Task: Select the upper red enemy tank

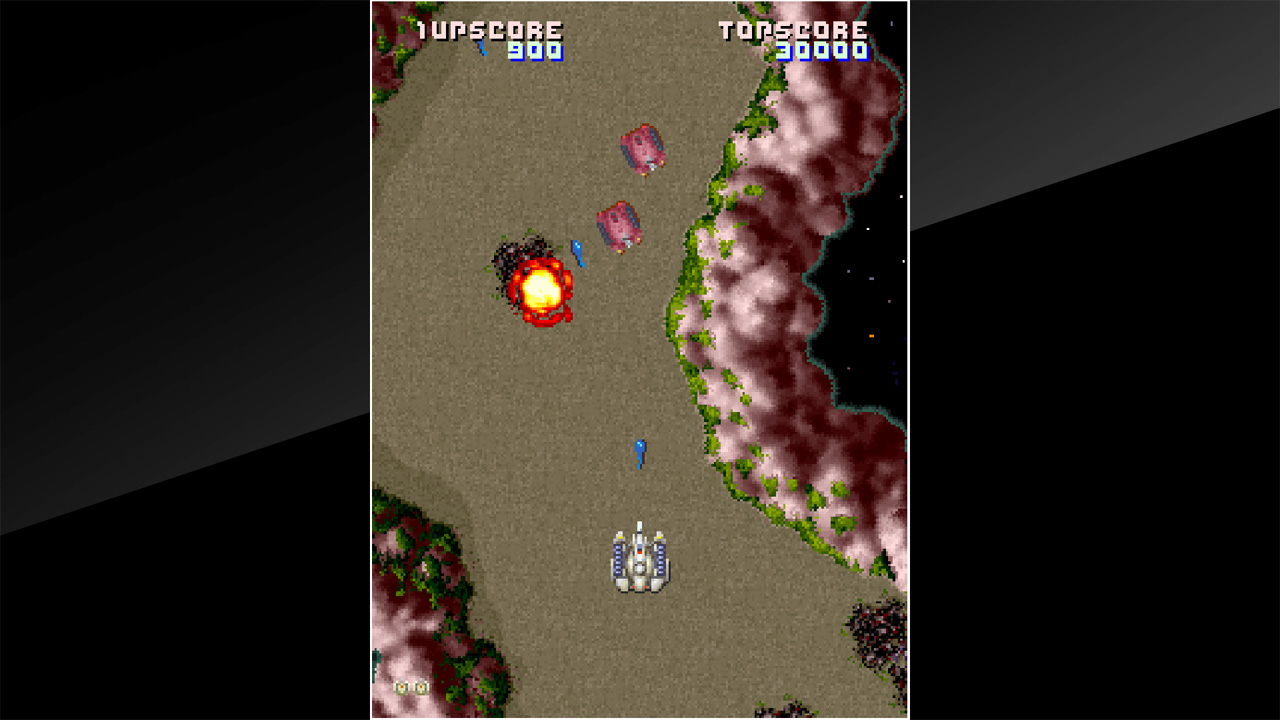Action: click(x=645, y=148)
